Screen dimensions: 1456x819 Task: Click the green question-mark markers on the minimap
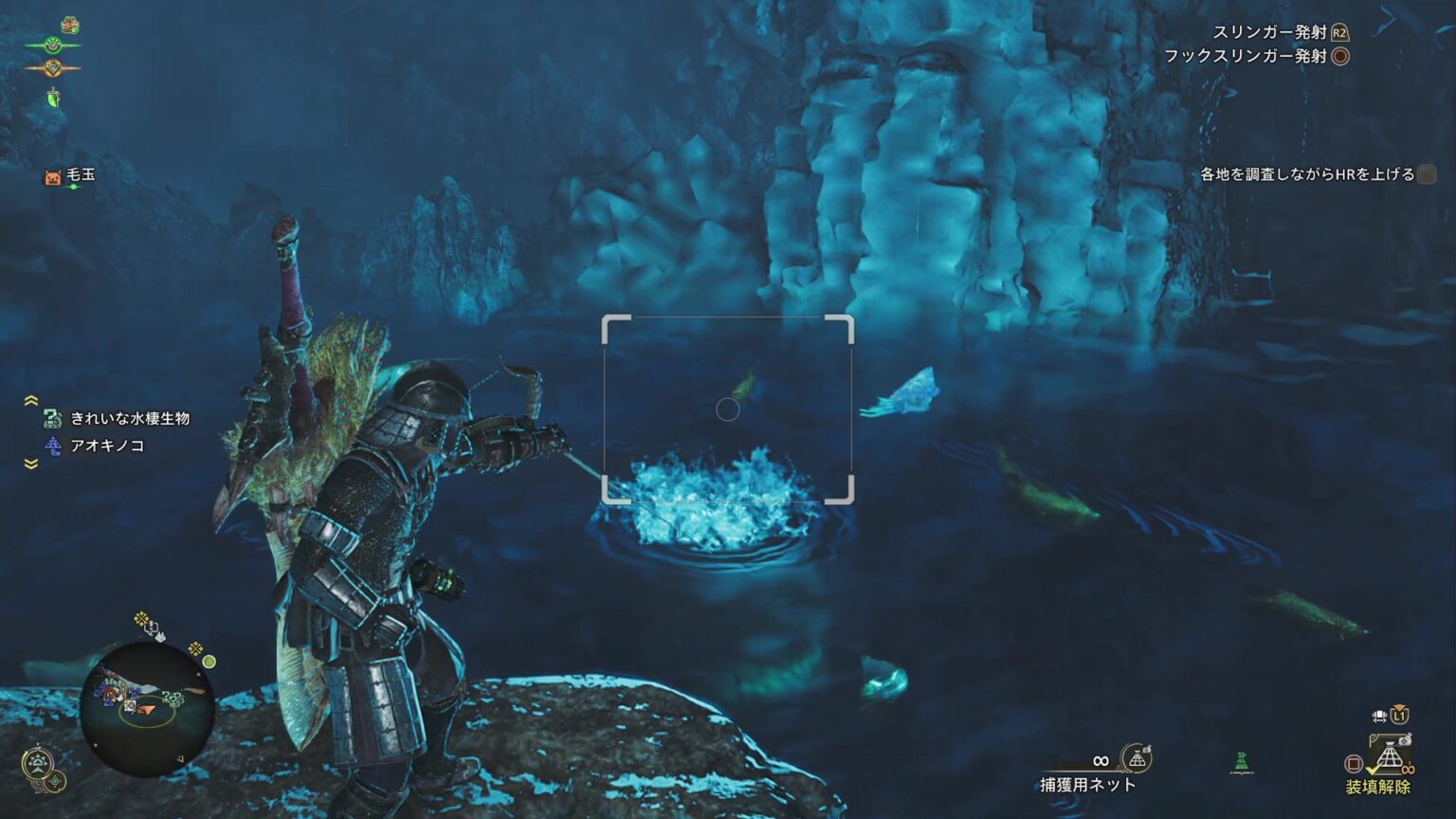173,699
